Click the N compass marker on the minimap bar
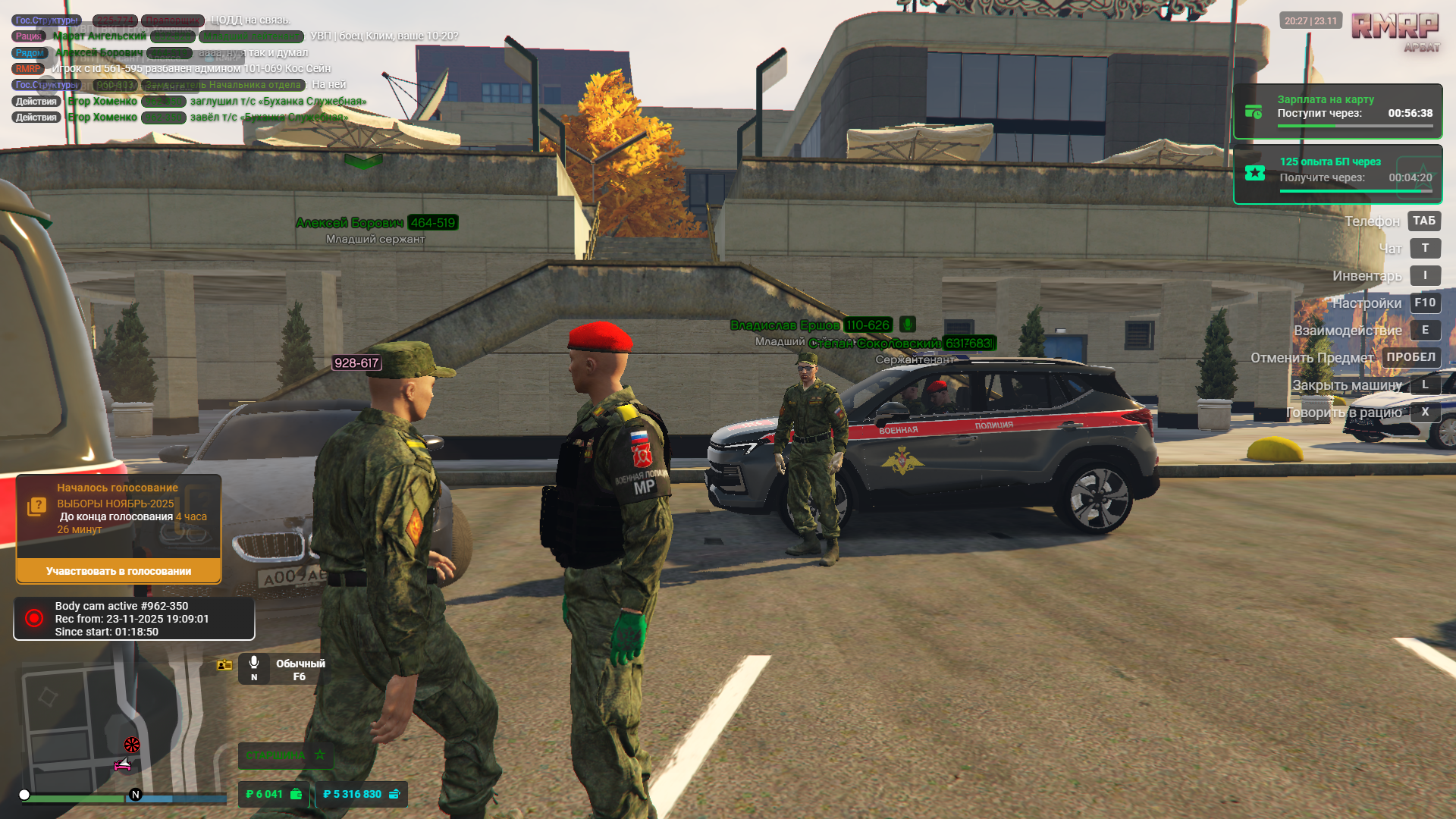Image resolution: width=1456 pixels, height=819 pixels. (135, 795)
